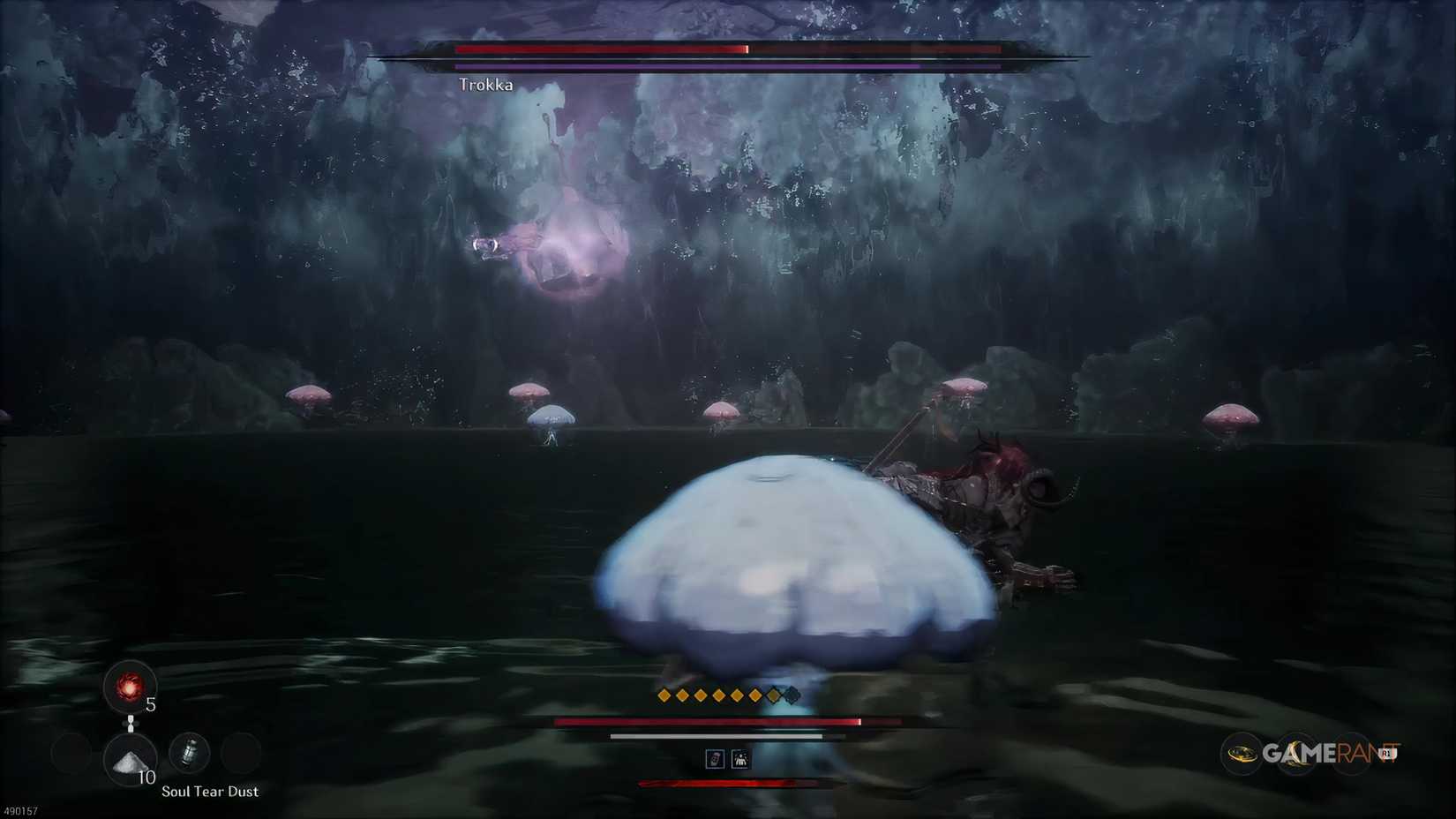Image resolution: width=1456 pixels, height=819 pixels.
Task: Select the red Soul Orb item icon
Action: point(130,688)
